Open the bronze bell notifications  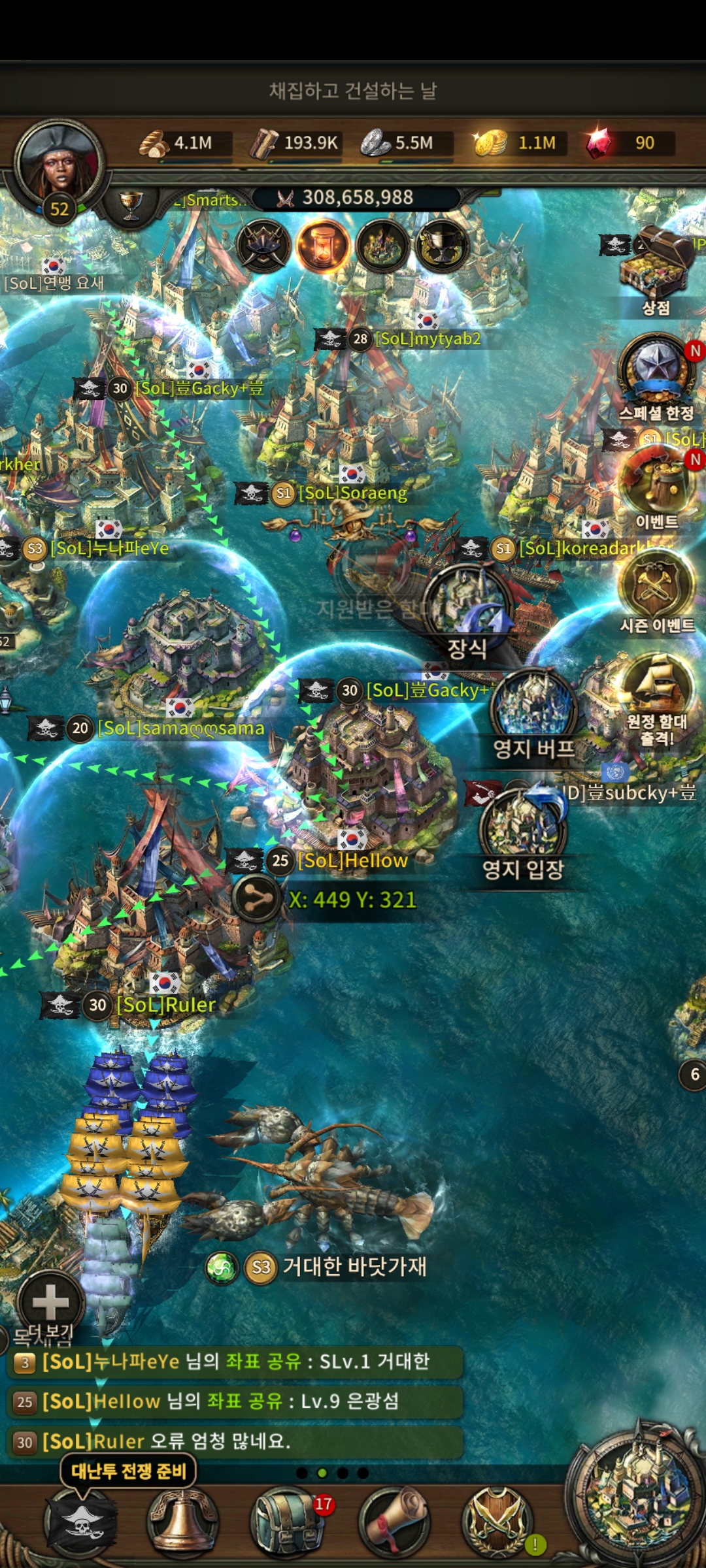click(x=183, y=1521)
